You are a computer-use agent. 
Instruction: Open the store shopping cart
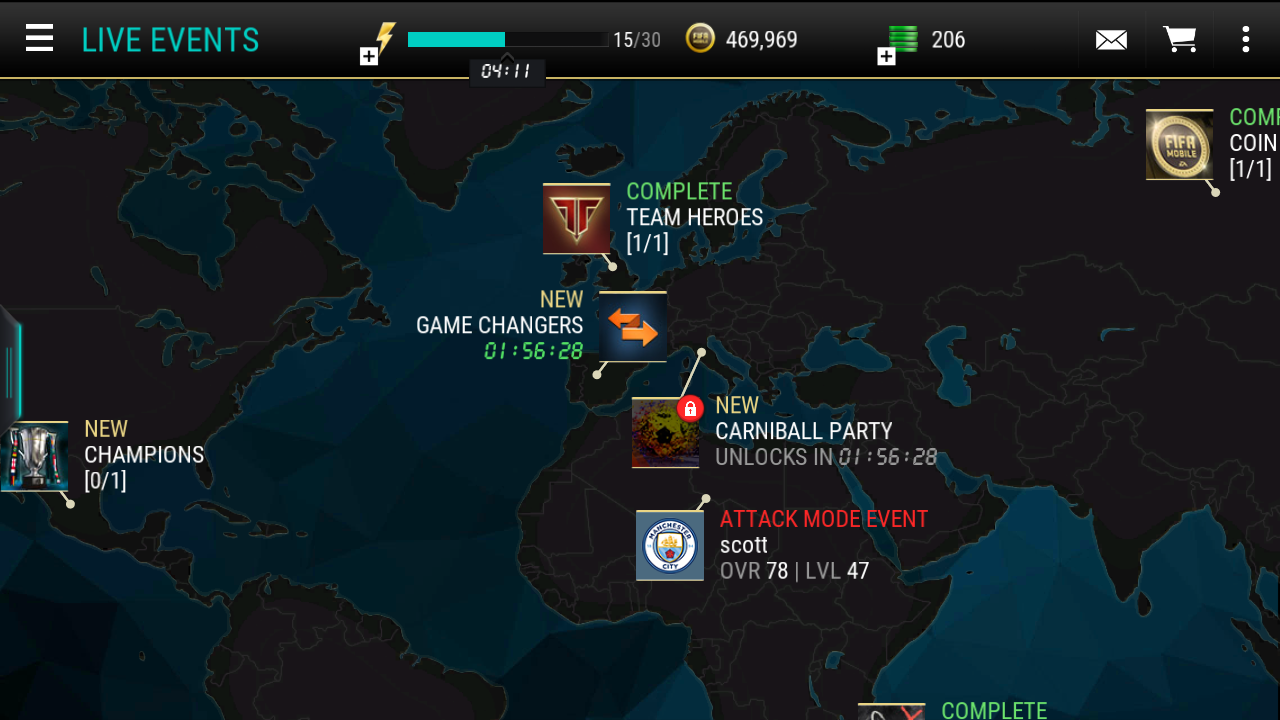pos(1180,40)
